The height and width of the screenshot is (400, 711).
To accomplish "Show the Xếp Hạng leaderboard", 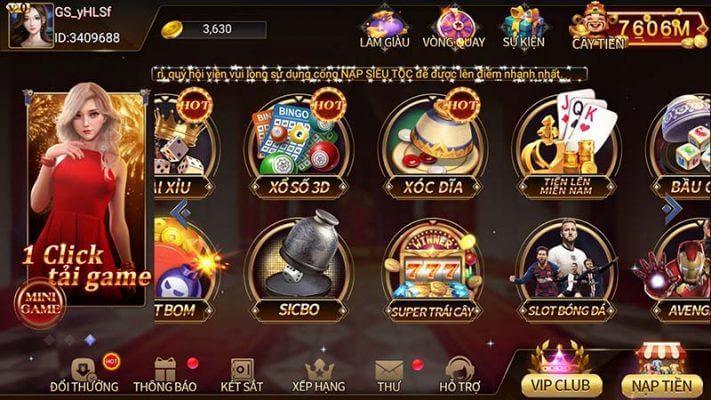I will pyautogui.click(x=319, y=375).
